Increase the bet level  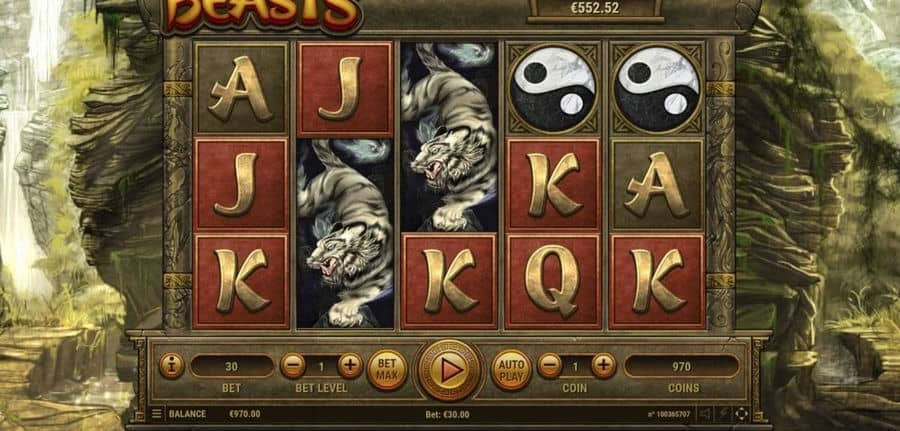point(350,366)
